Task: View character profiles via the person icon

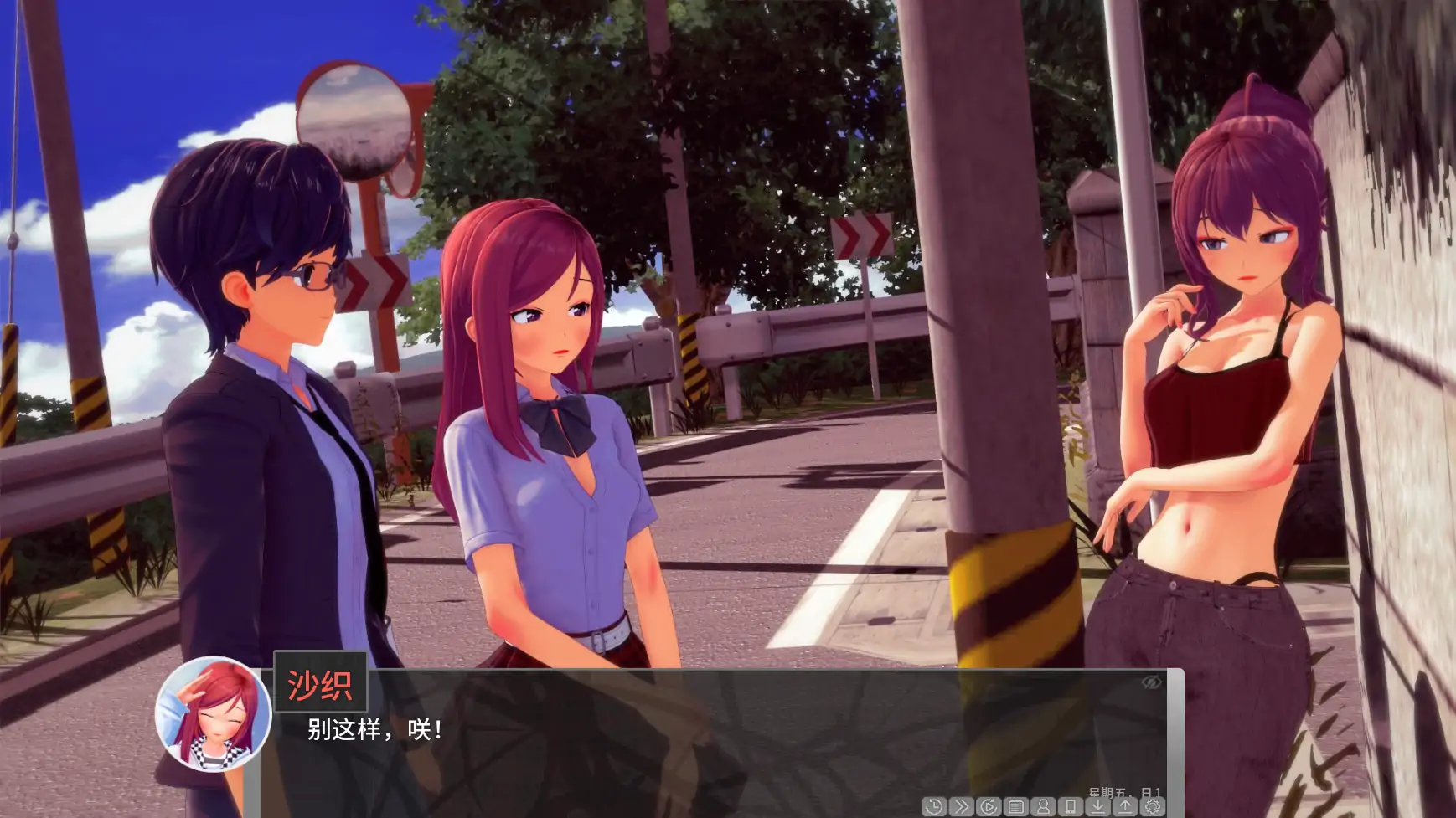Action: [1045, 806]
